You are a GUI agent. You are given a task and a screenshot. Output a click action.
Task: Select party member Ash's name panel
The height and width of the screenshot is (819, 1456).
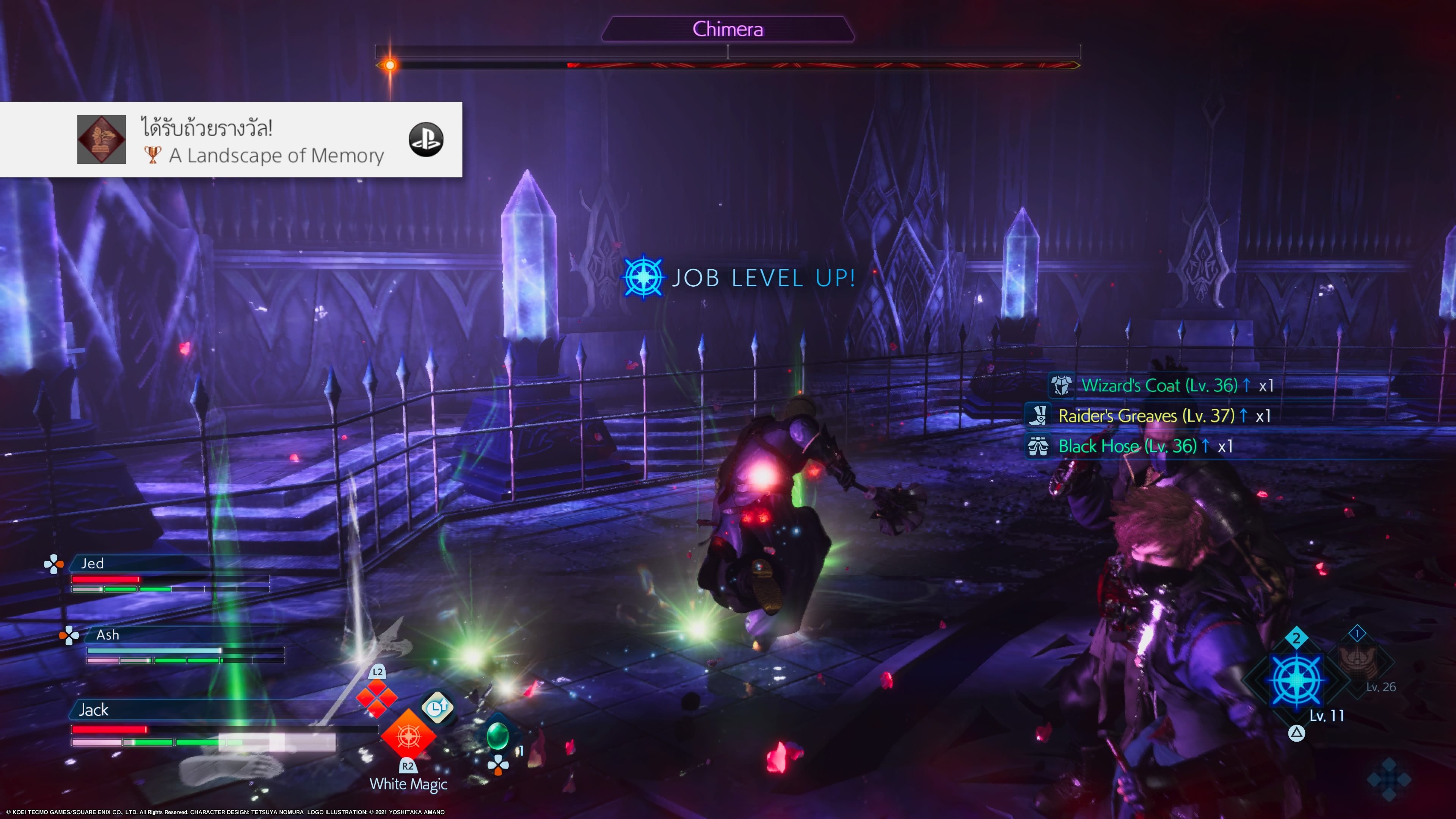(107, 635)
